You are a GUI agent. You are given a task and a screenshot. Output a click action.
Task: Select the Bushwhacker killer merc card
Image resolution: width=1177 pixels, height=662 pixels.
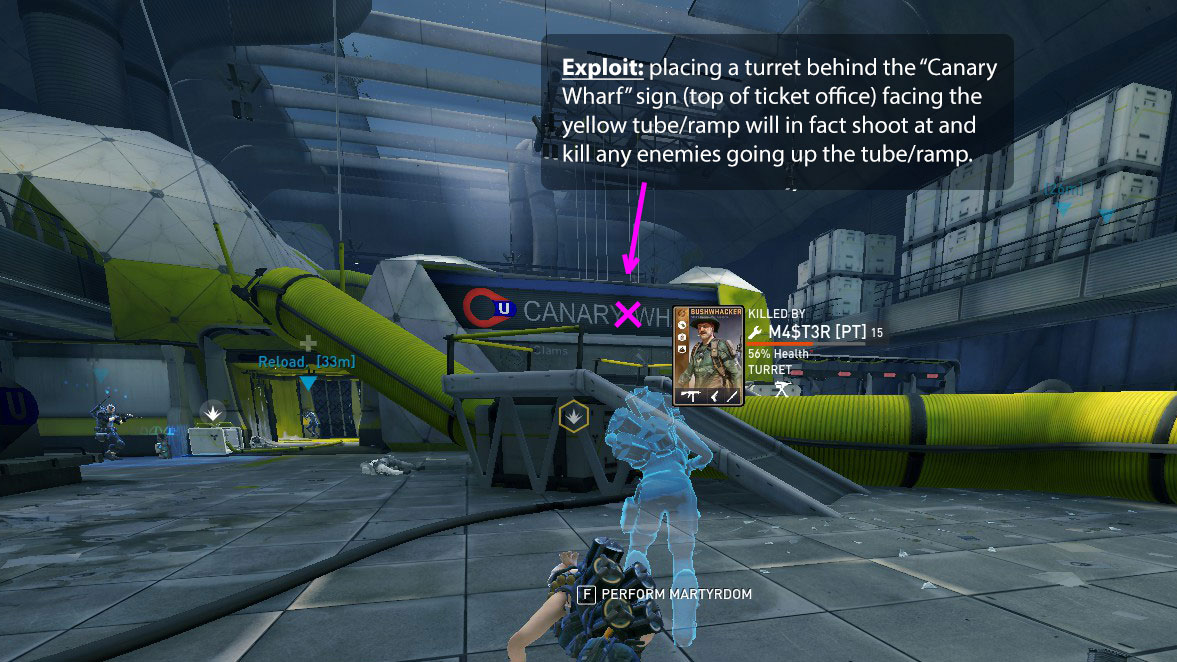click(709, 356)
